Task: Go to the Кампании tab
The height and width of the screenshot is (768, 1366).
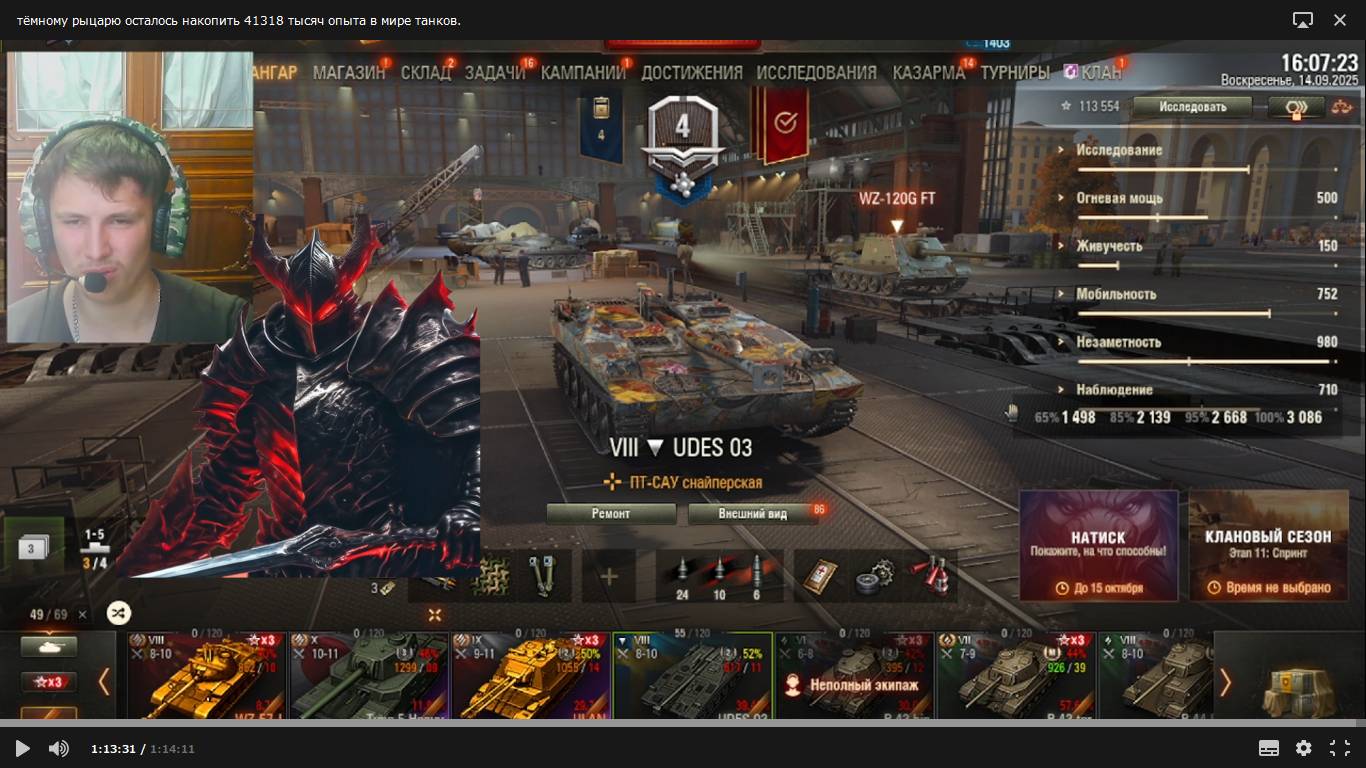Action: click(583, 72)
